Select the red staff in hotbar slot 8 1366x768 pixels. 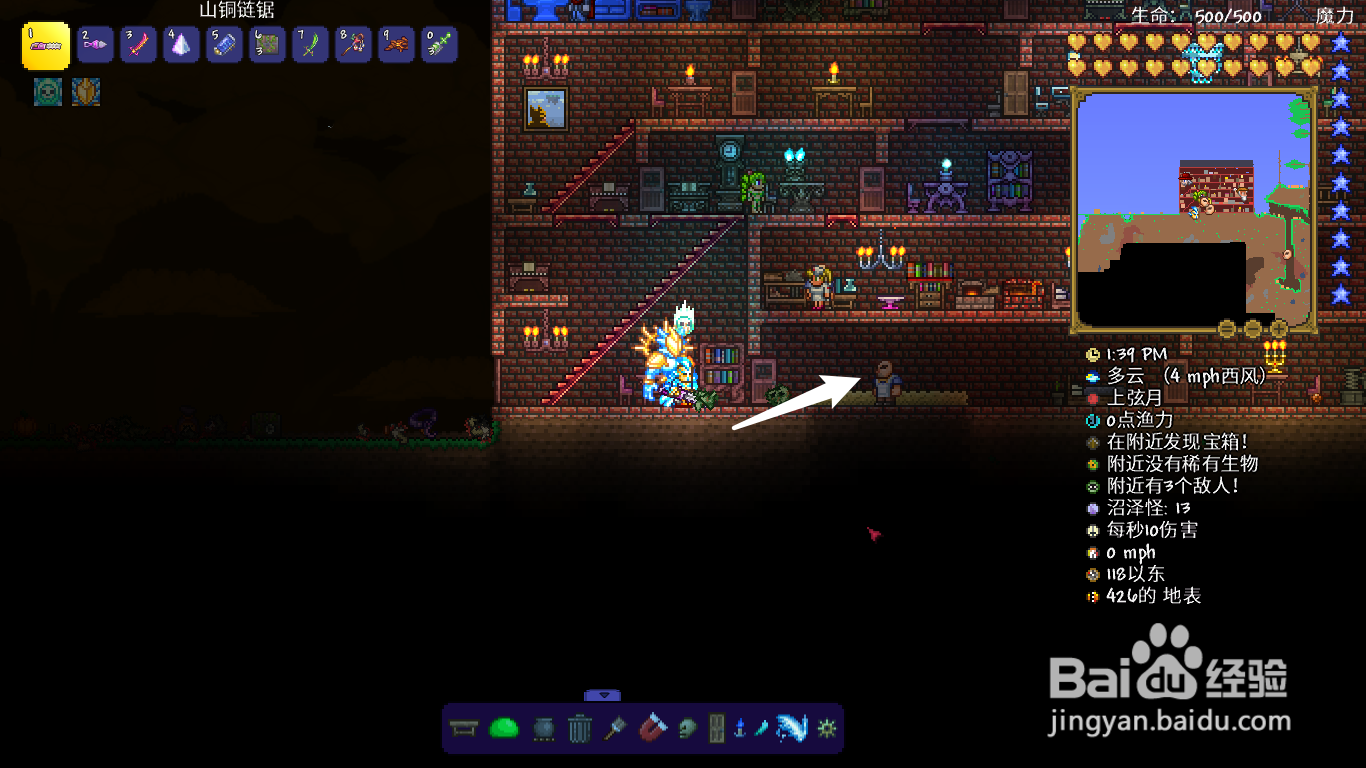[353, 45]
